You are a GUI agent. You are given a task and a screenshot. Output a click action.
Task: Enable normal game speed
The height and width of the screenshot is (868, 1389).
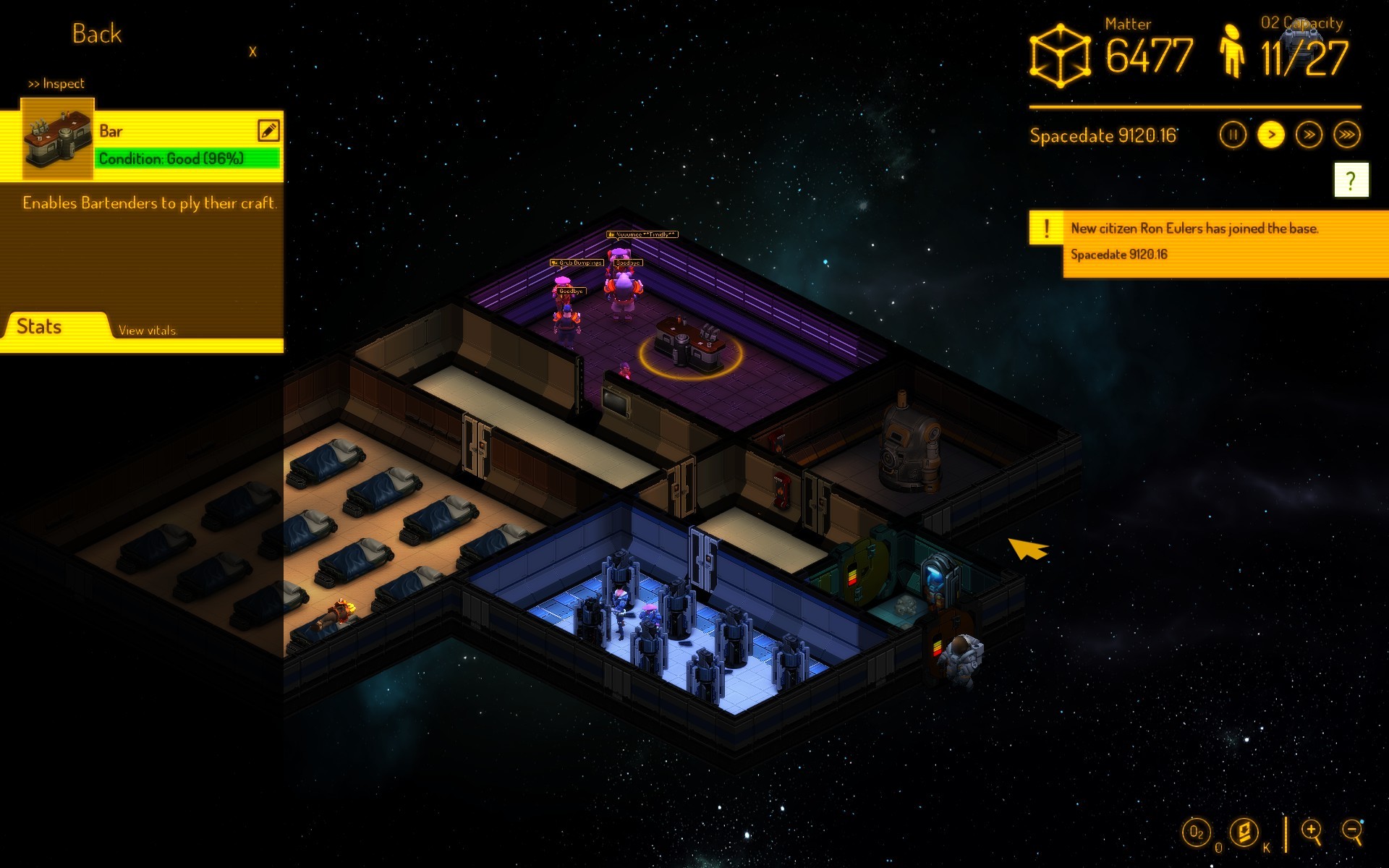pos(1270,135)
